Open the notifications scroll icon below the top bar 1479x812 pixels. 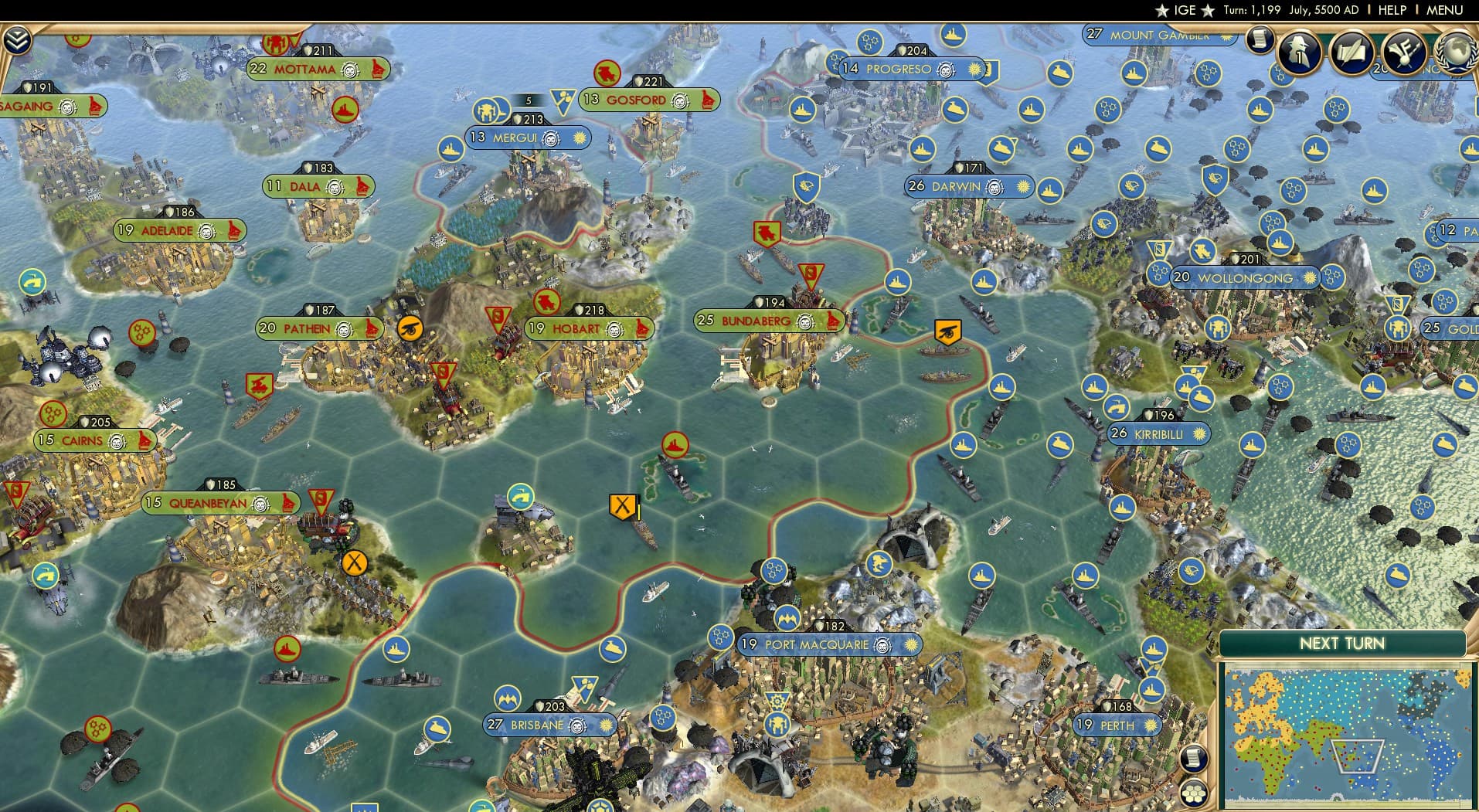click(1261, 40)
